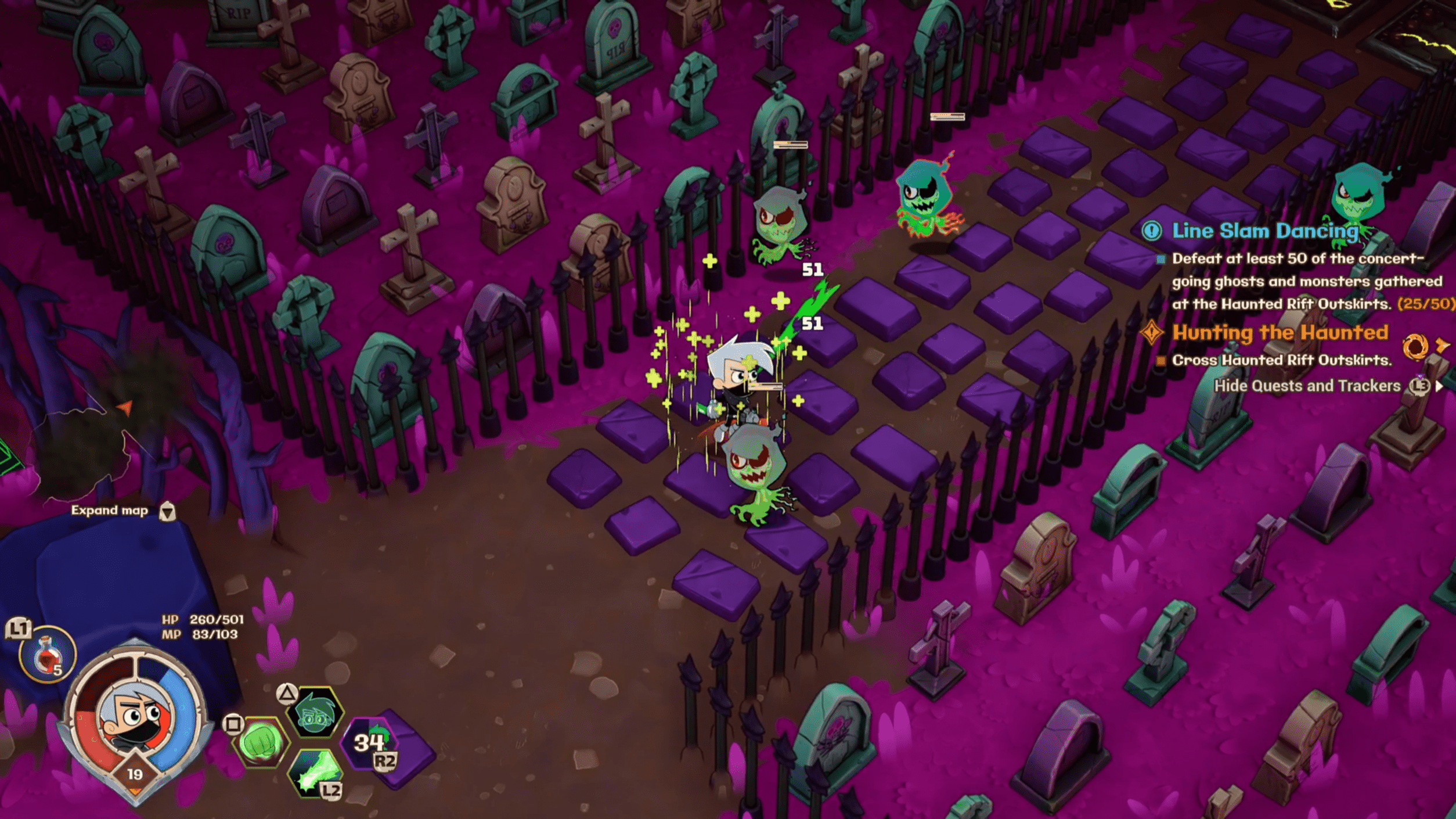Open the Line Slam Dancing quest
Screen dimensions: 1456x819
pos(1264,231)
